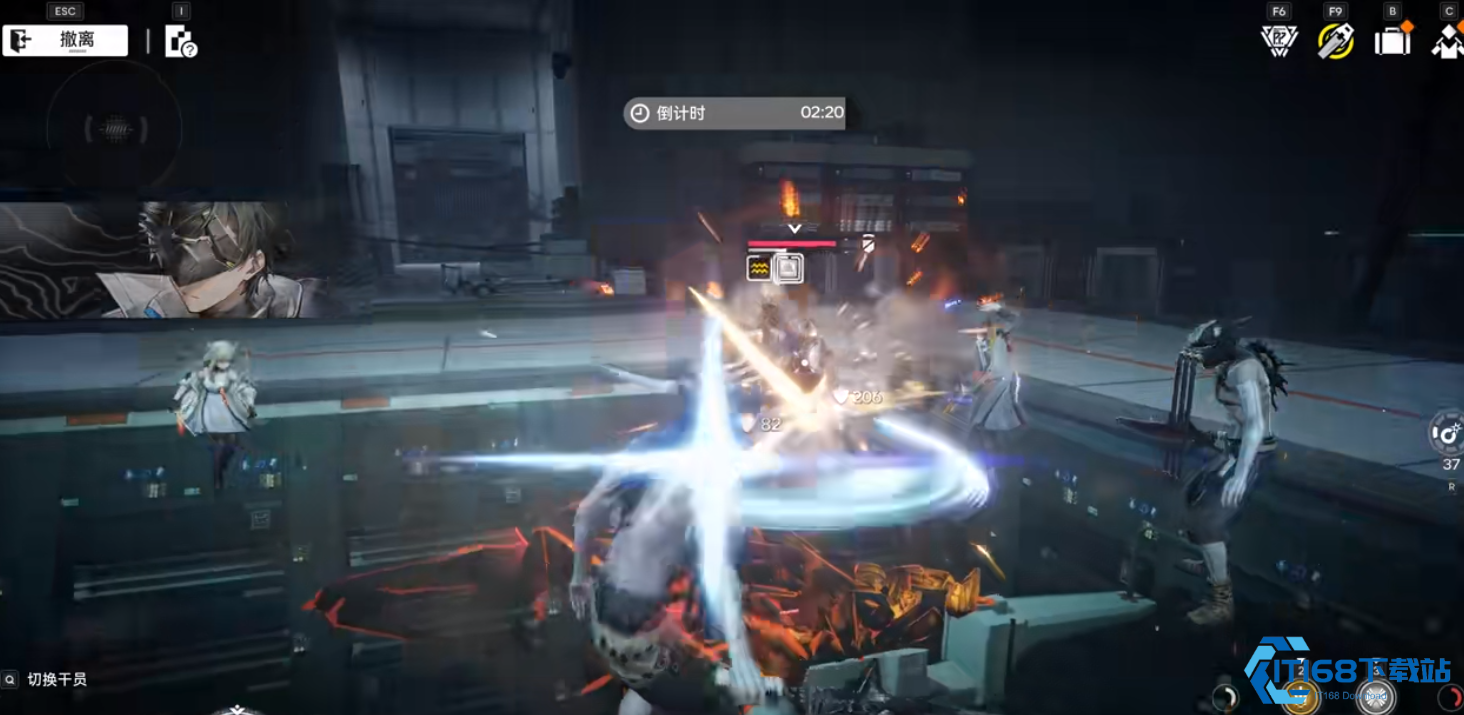Open the briefcase inventory icon

coord(1392,41)
